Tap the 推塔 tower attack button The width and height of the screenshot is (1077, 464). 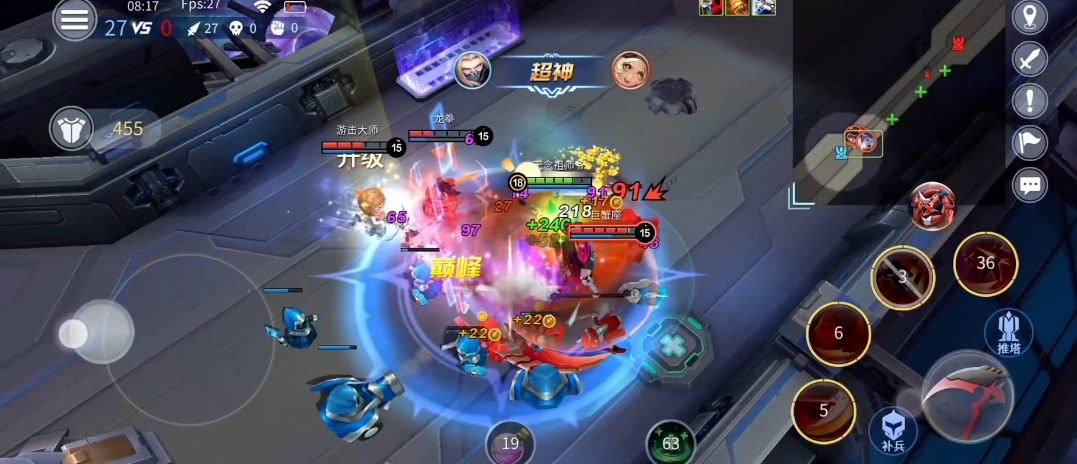(1008, 332)
